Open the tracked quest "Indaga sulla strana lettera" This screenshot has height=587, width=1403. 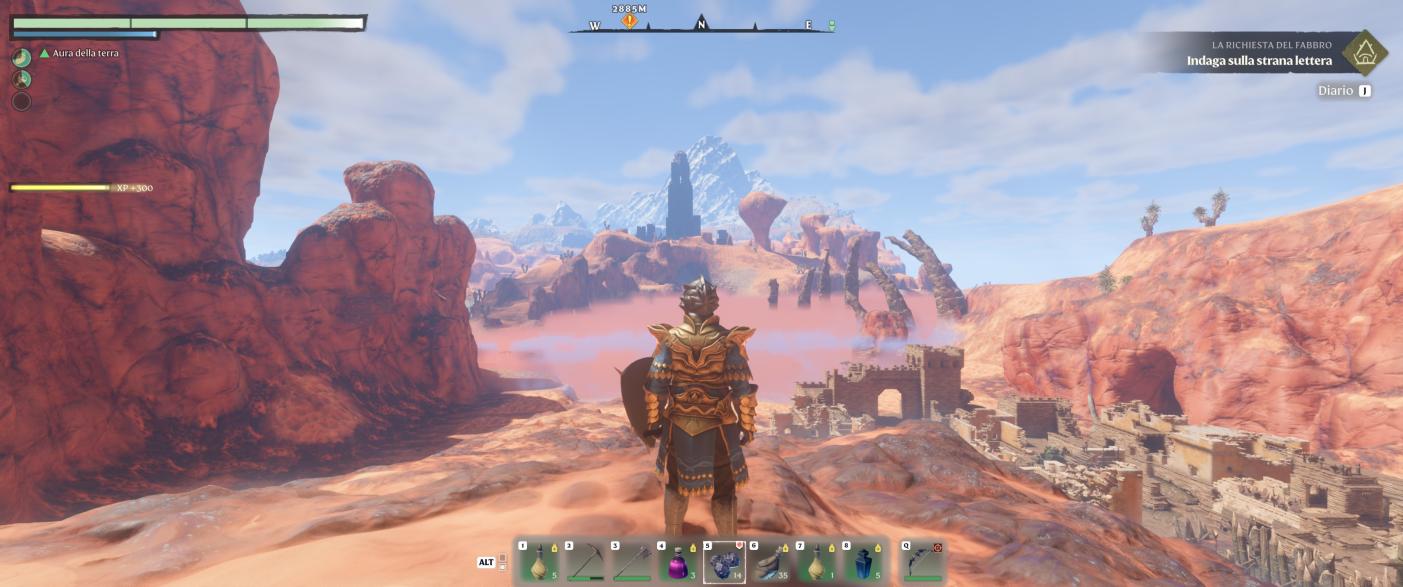1258,61
